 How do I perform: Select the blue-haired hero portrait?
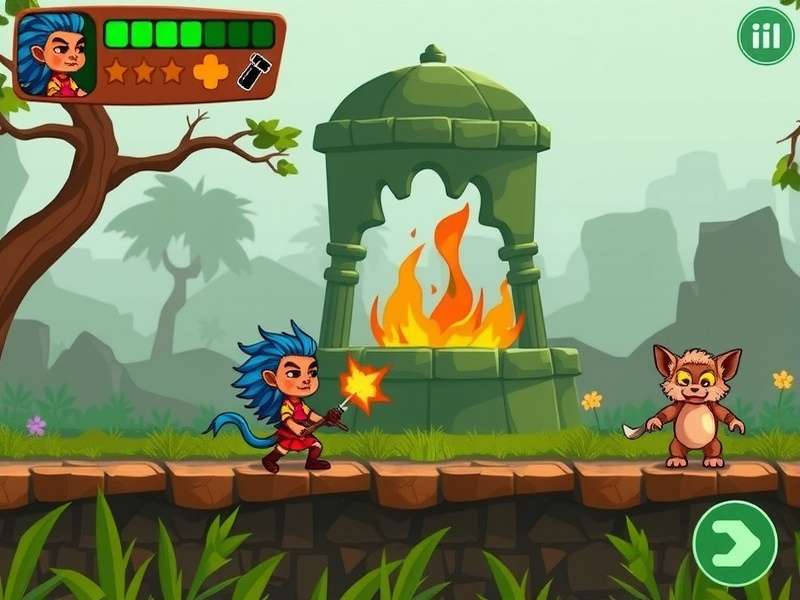[55, 54]
